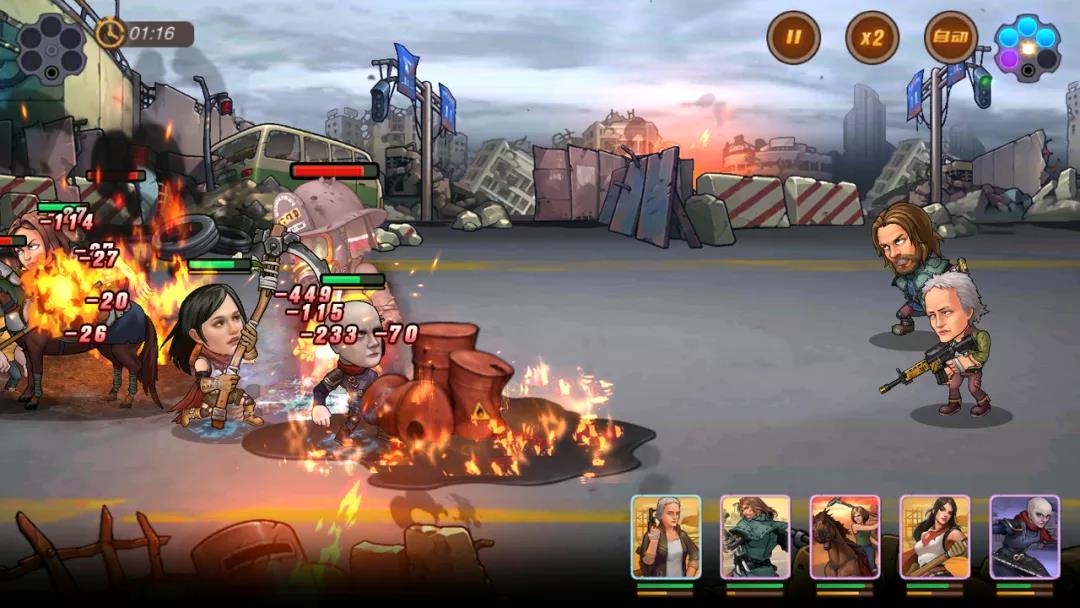Pause the battle
1080x608 pixels.
(x=793, y=38)
